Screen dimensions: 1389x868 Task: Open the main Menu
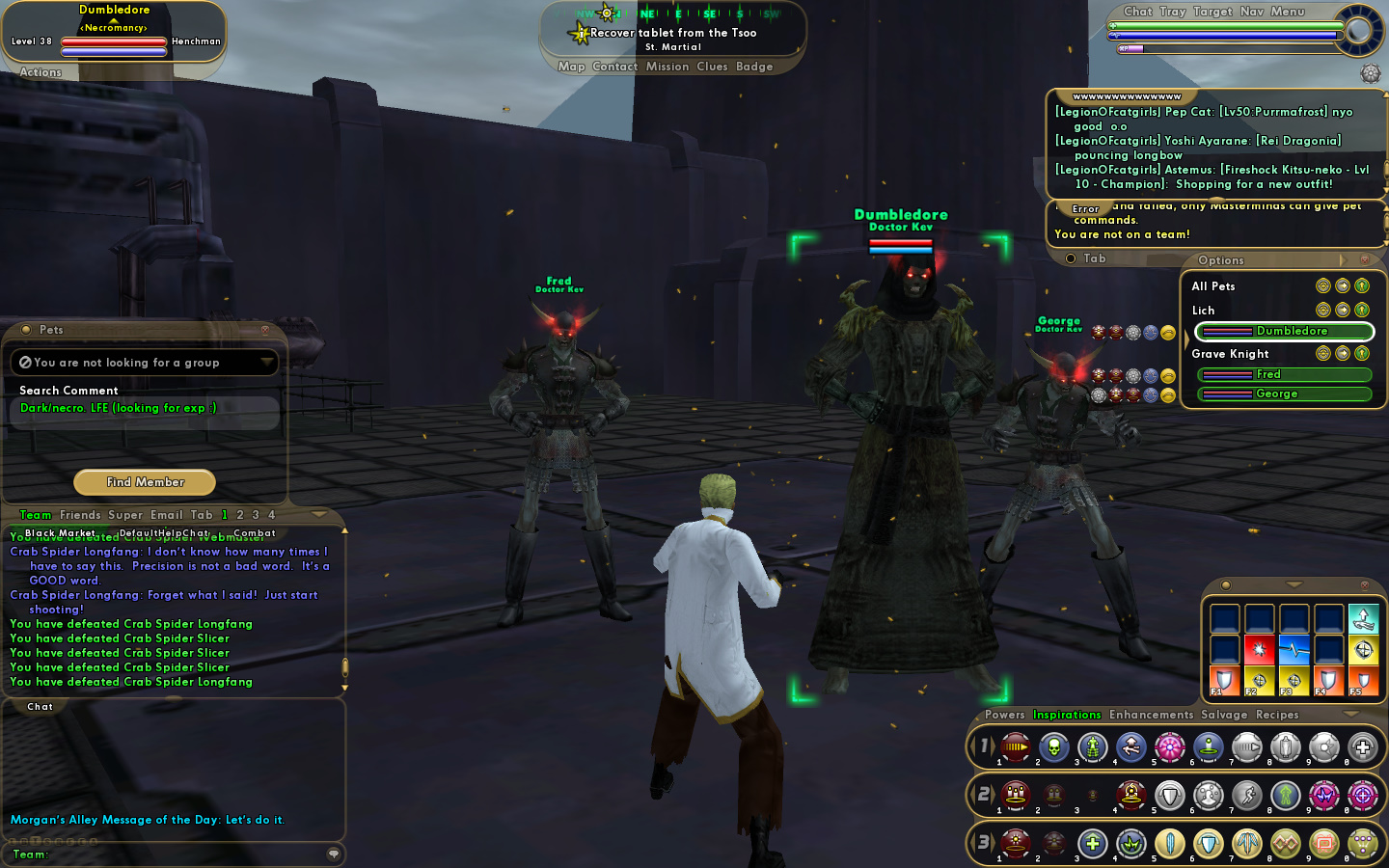(x=1288, y=12)
